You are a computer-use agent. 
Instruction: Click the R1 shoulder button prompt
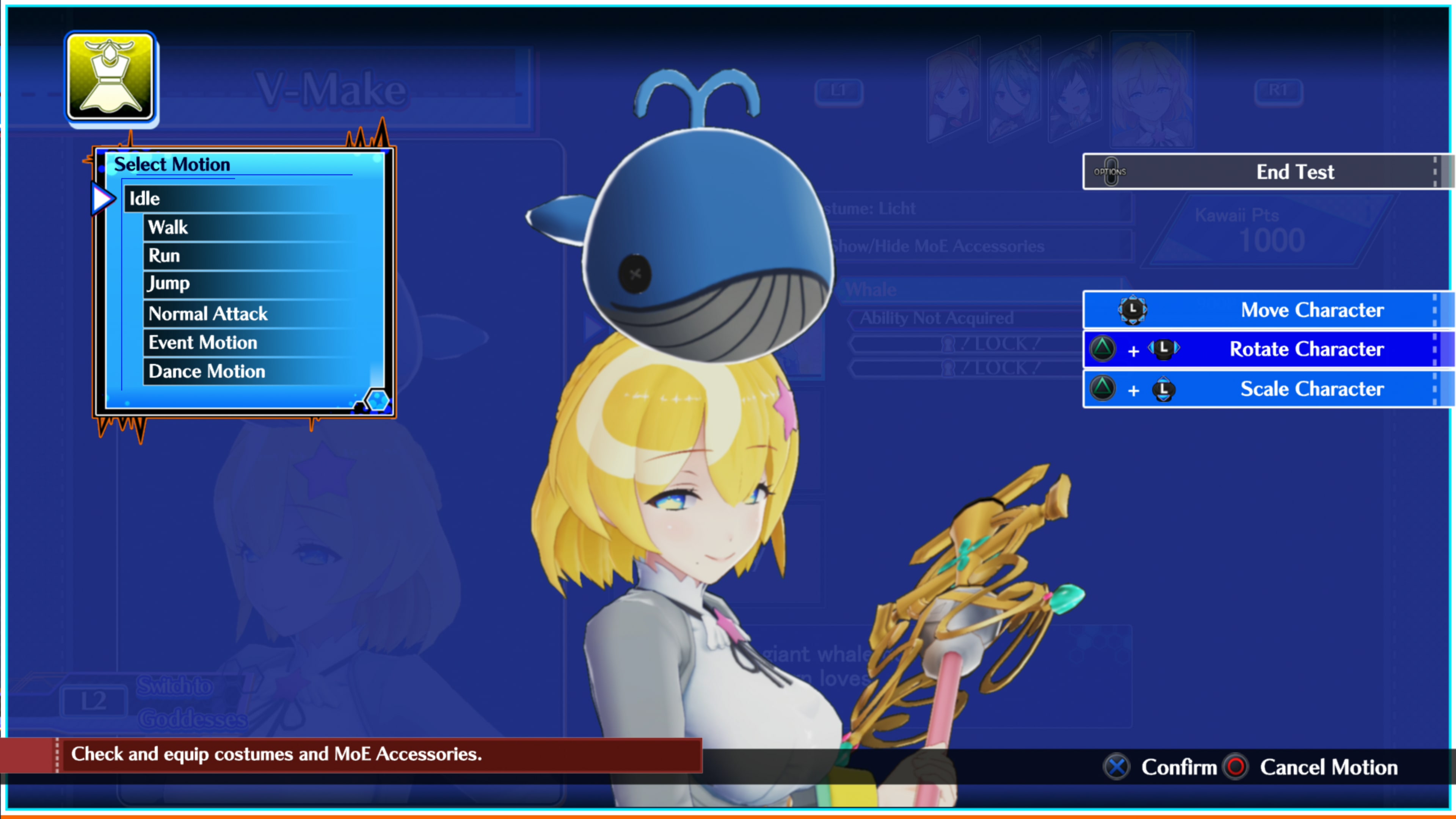click(x=1279, y=91)
